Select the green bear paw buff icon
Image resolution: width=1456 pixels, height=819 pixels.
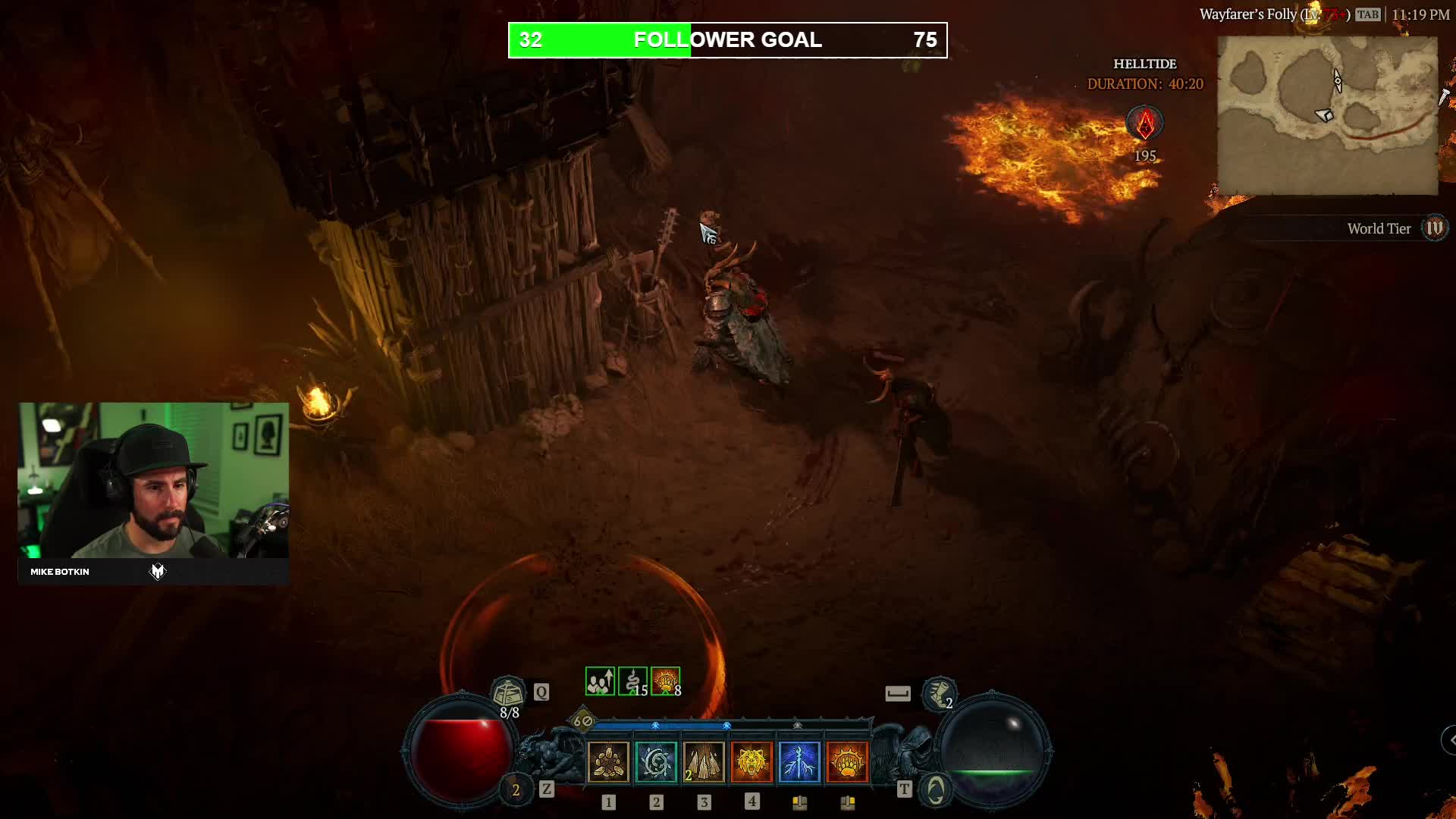(x=665, y=681)
